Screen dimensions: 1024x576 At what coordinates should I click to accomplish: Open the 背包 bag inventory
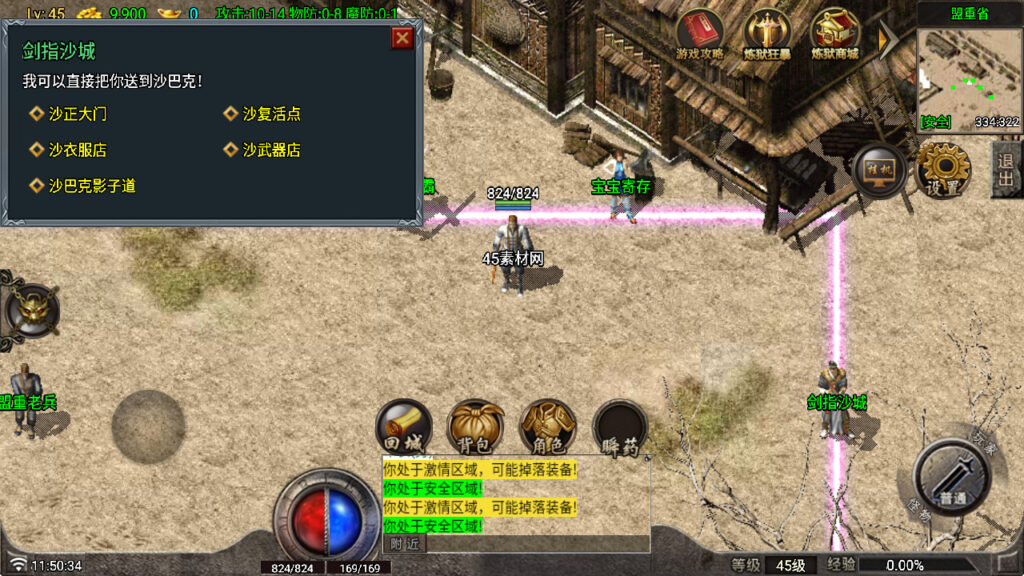coord(476,428)
